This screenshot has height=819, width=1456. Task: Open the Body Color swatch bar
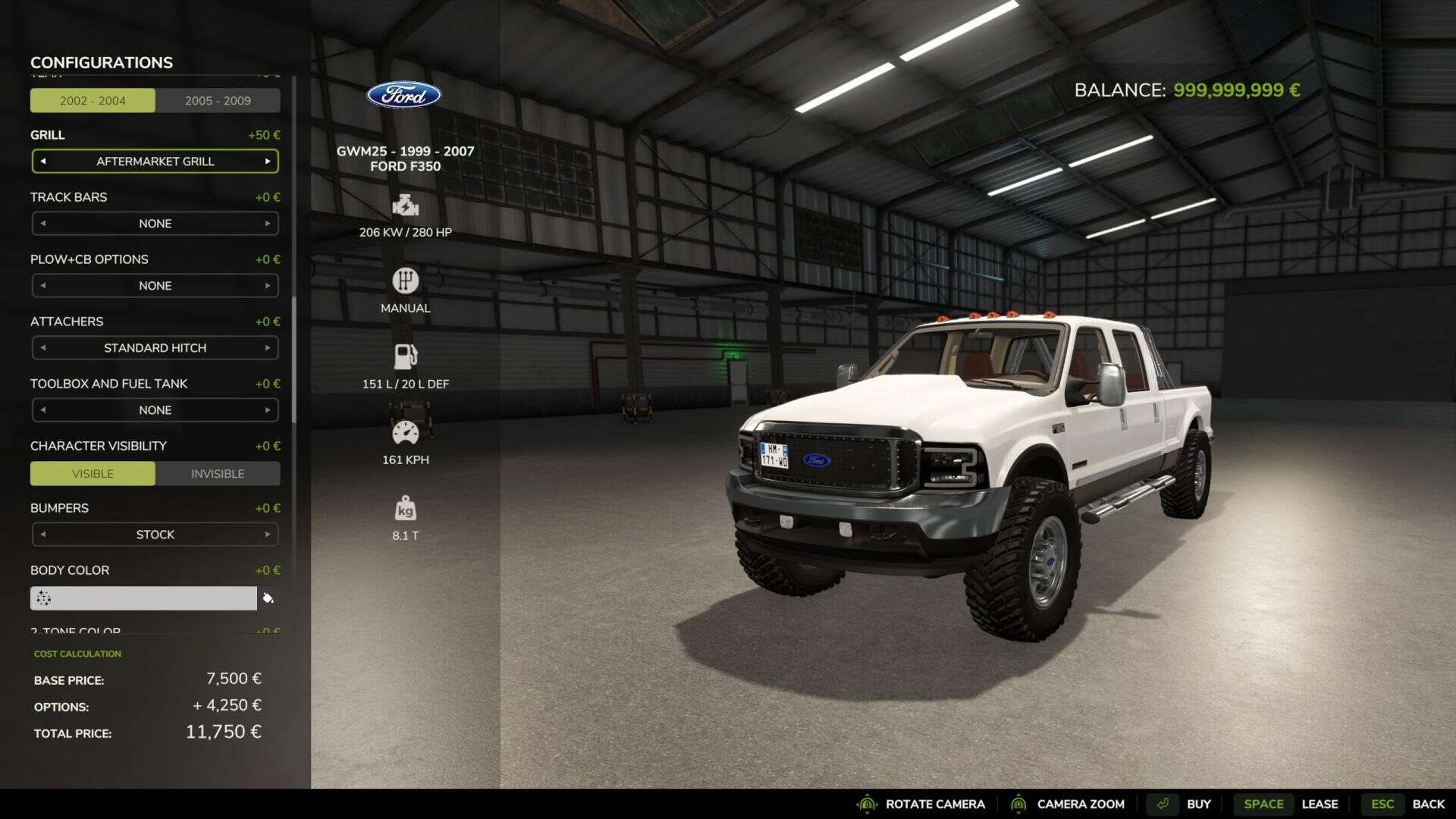pos(144,598)
